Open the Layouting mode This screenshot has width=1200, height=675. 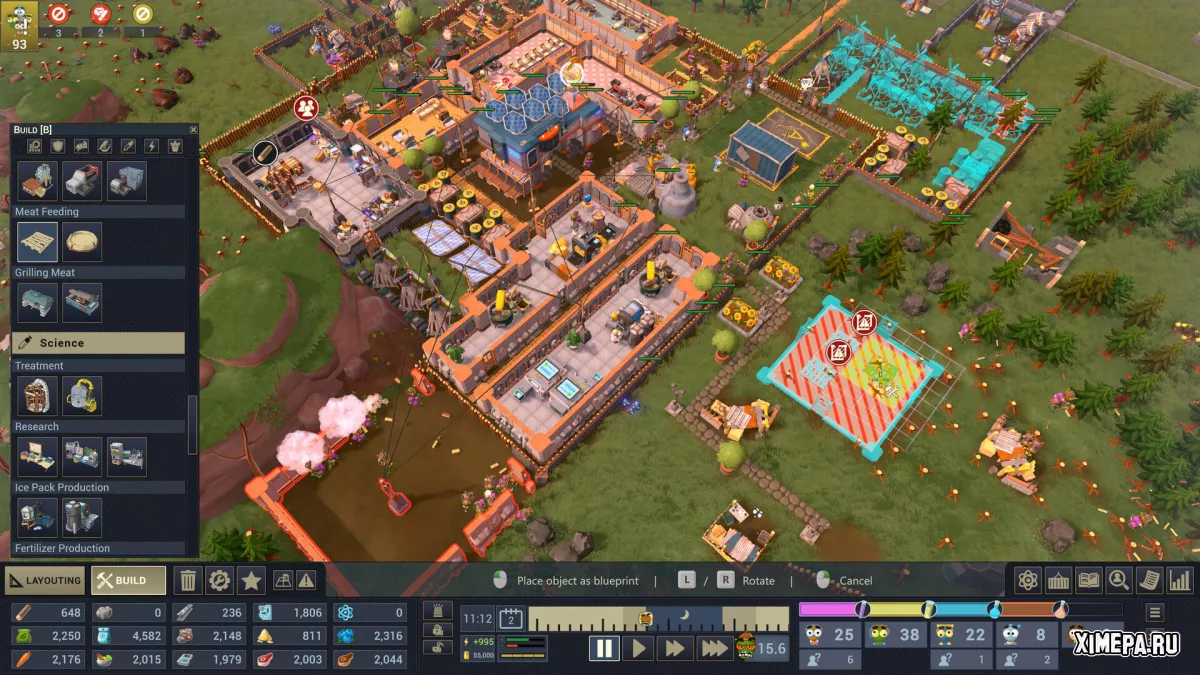[x=44, y=580]
